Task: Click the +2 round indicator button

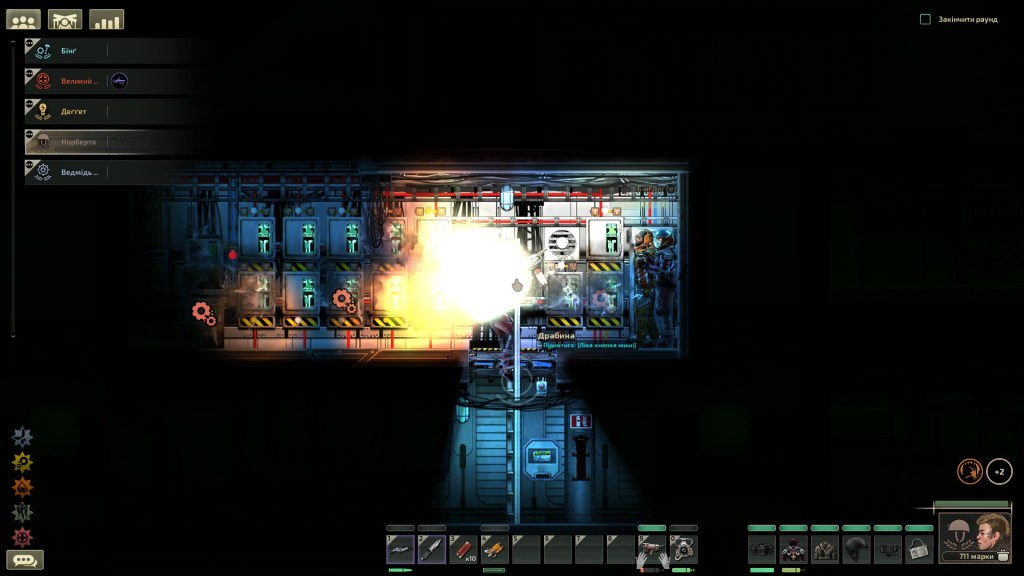Action: click(999, 471)
